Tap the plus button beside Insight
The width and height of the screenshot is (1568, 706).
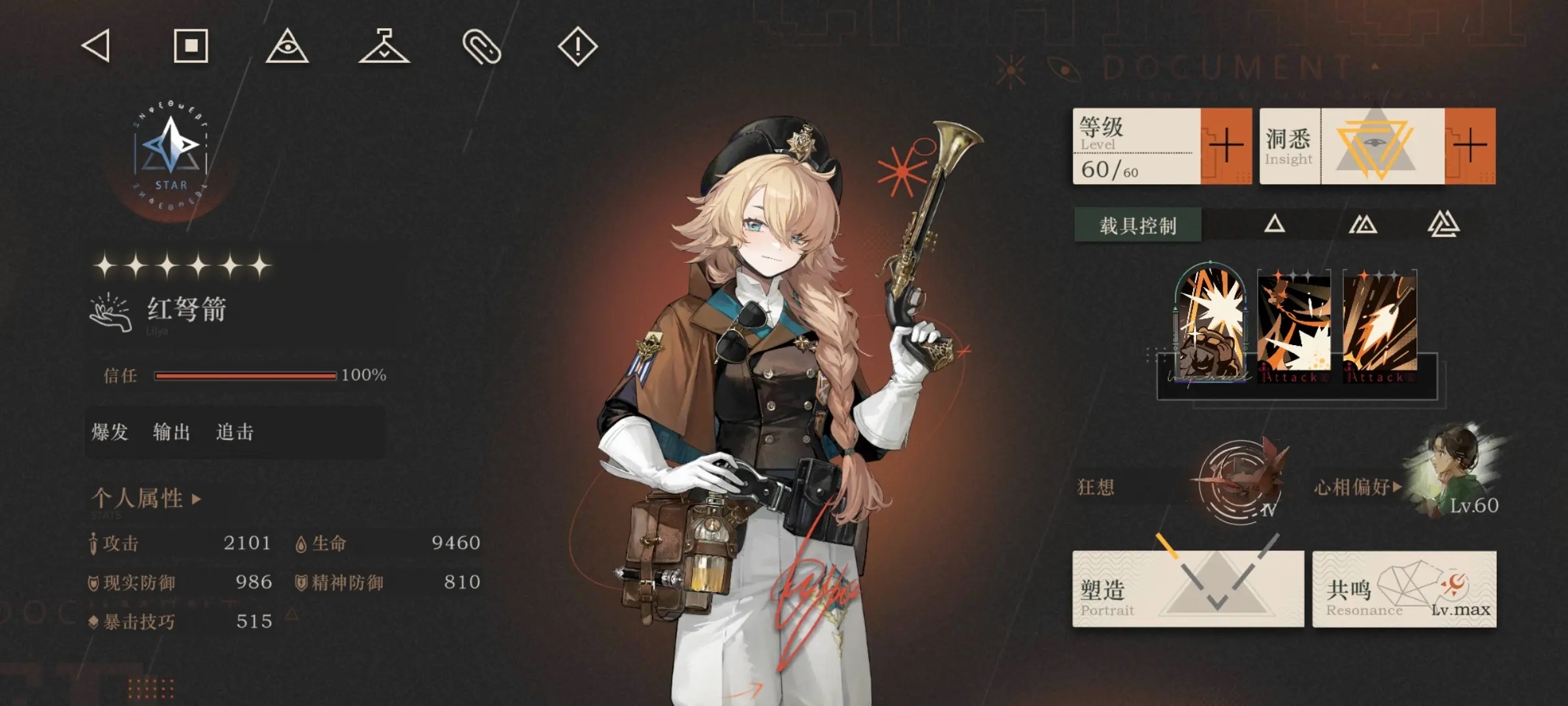coord(1470,146)
